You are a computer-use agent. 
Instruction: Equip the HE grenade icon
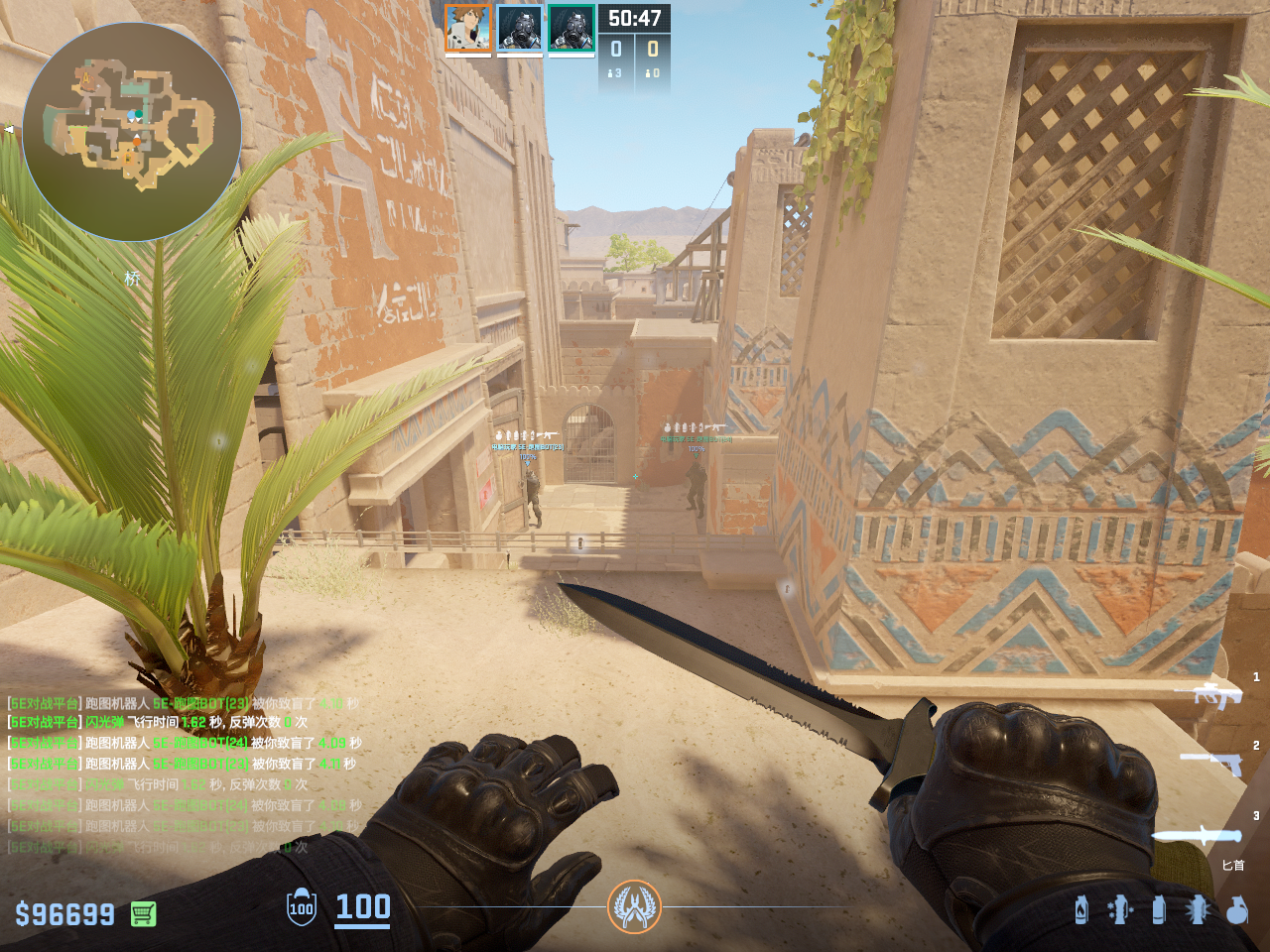1236,909
